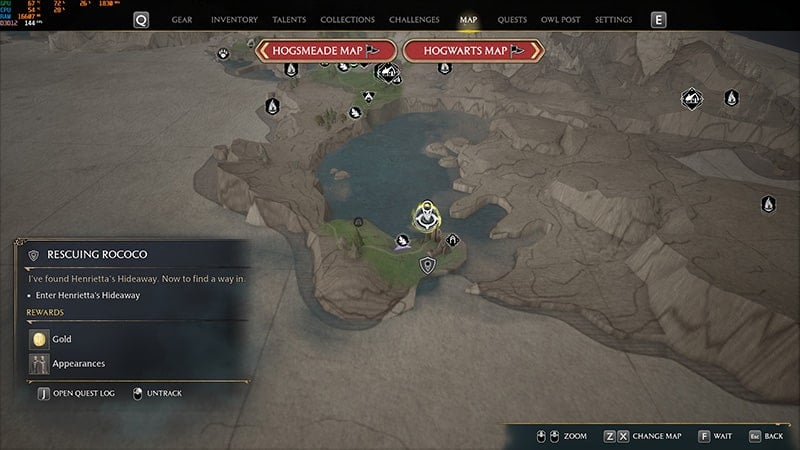Screen dimensions: 800x450
Task: Open the Inventory tab
Action: [236, 19]
